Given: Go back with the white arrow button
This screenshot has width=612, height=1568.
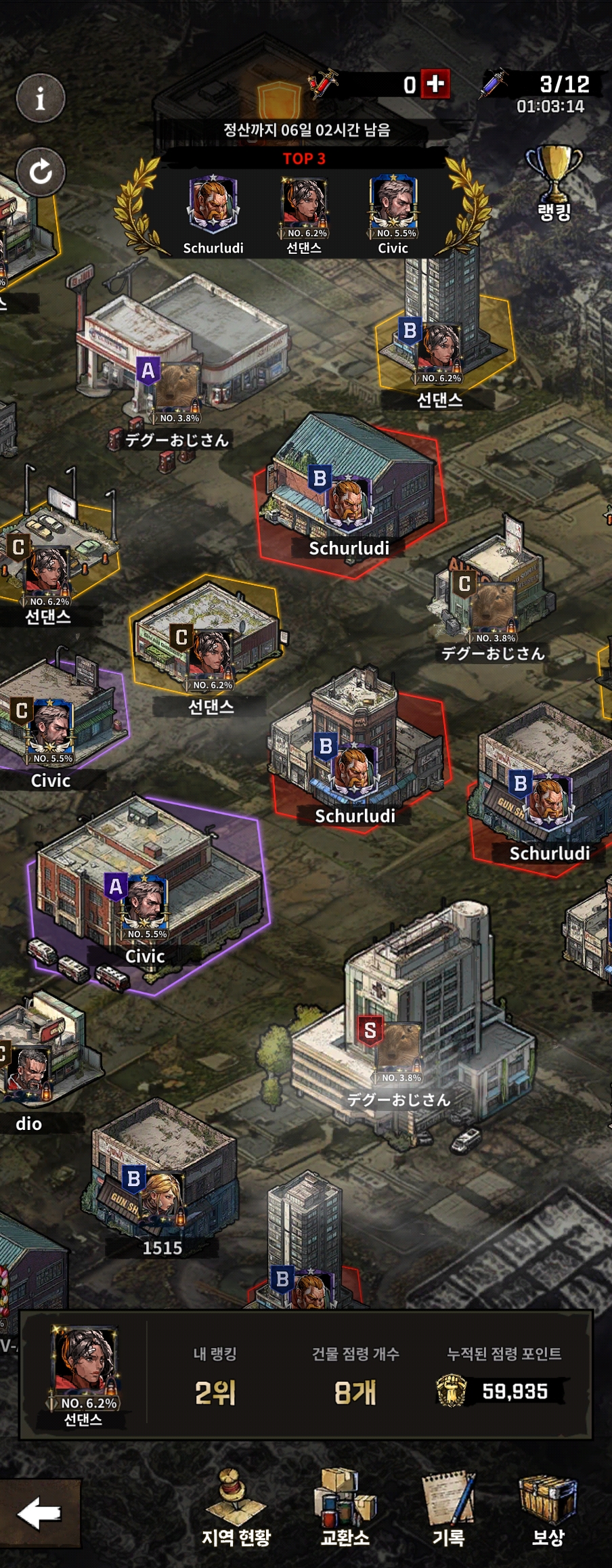Looking at the screenshot, I should (x=39, y=1515).
